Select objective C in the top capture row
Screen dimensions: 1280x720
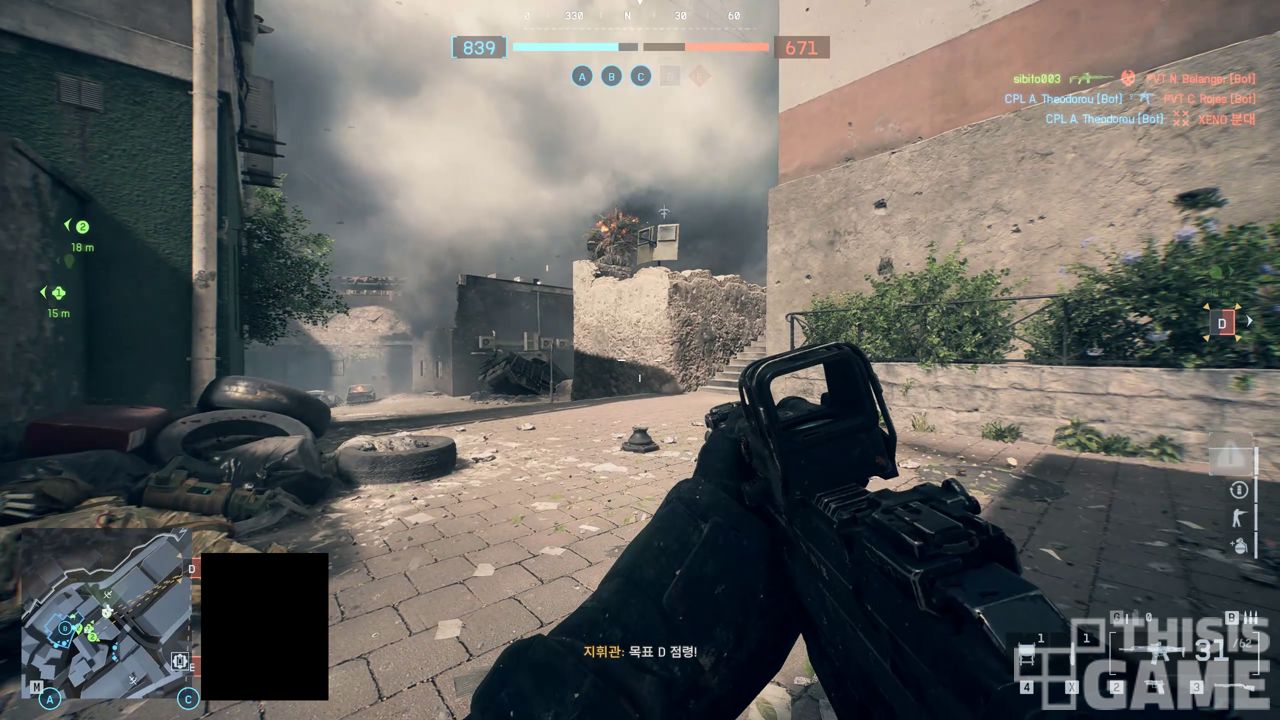click(641, 76)
